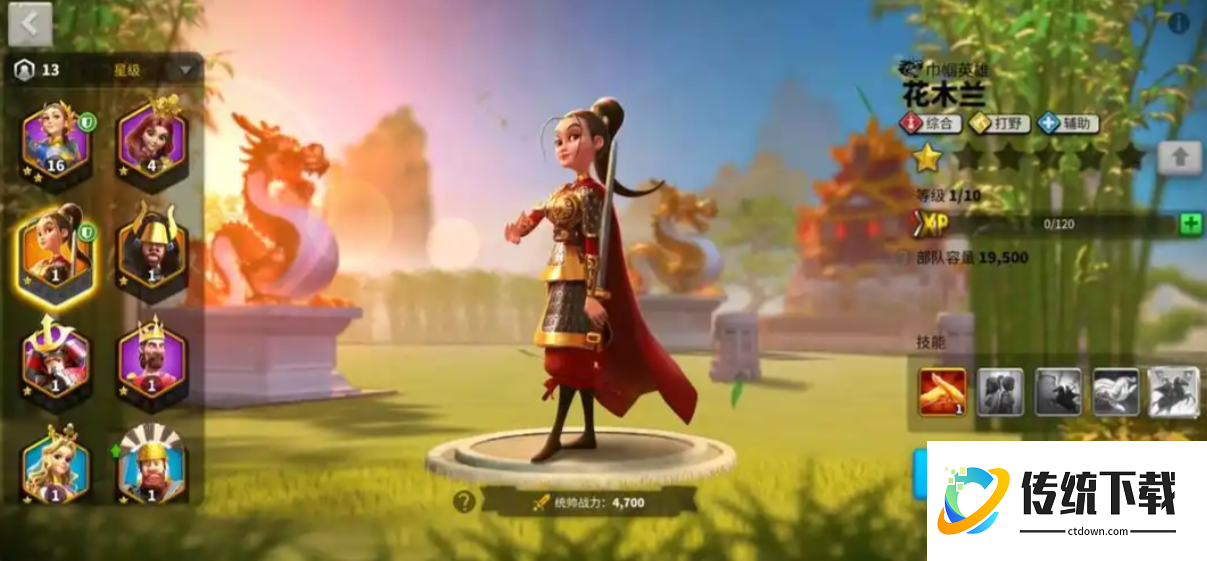Add XP with the green plus button

tap(1190, 224)
